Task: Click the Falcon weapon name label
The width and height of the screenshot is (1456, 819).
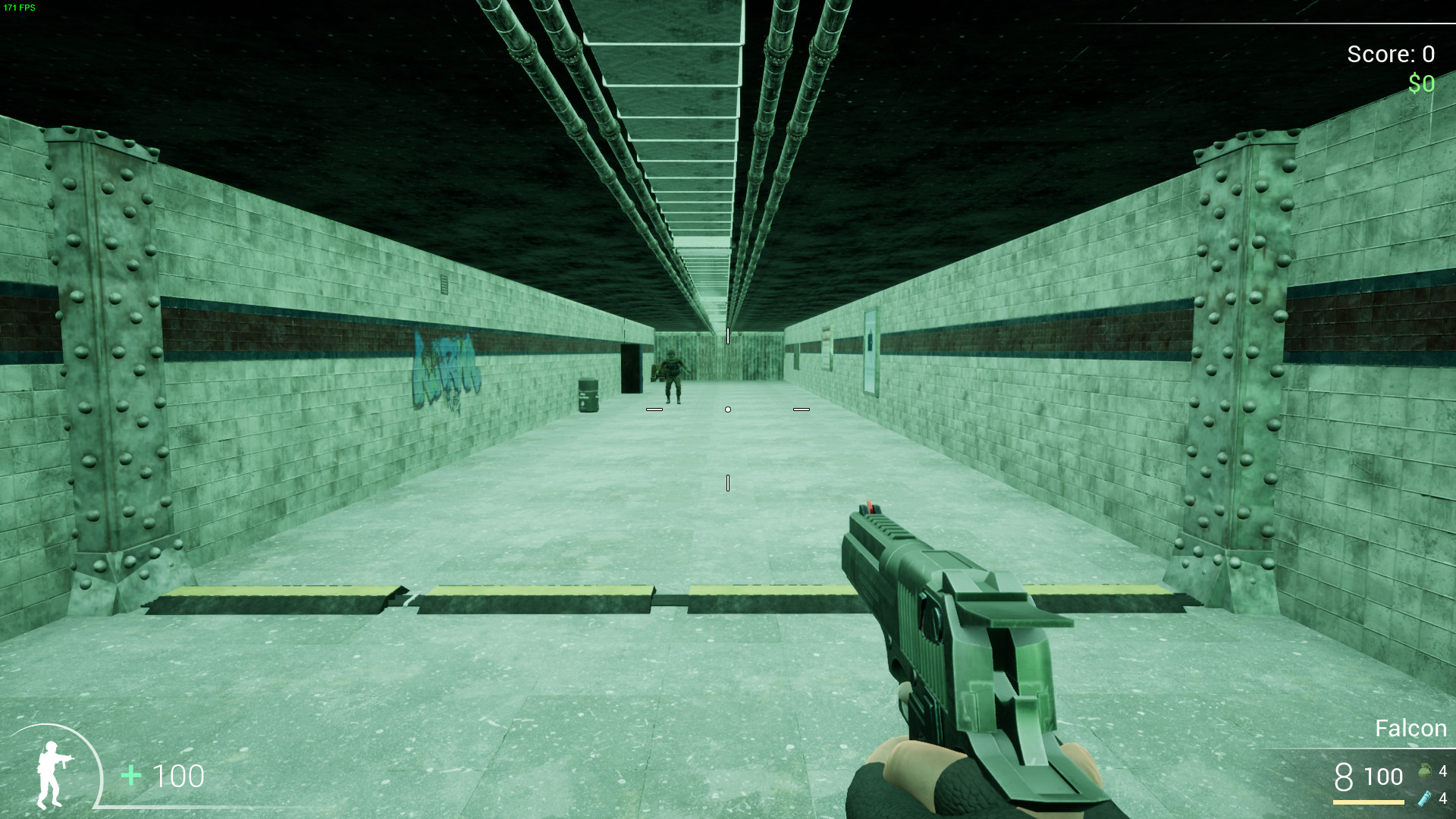Action: point(1411,728)
